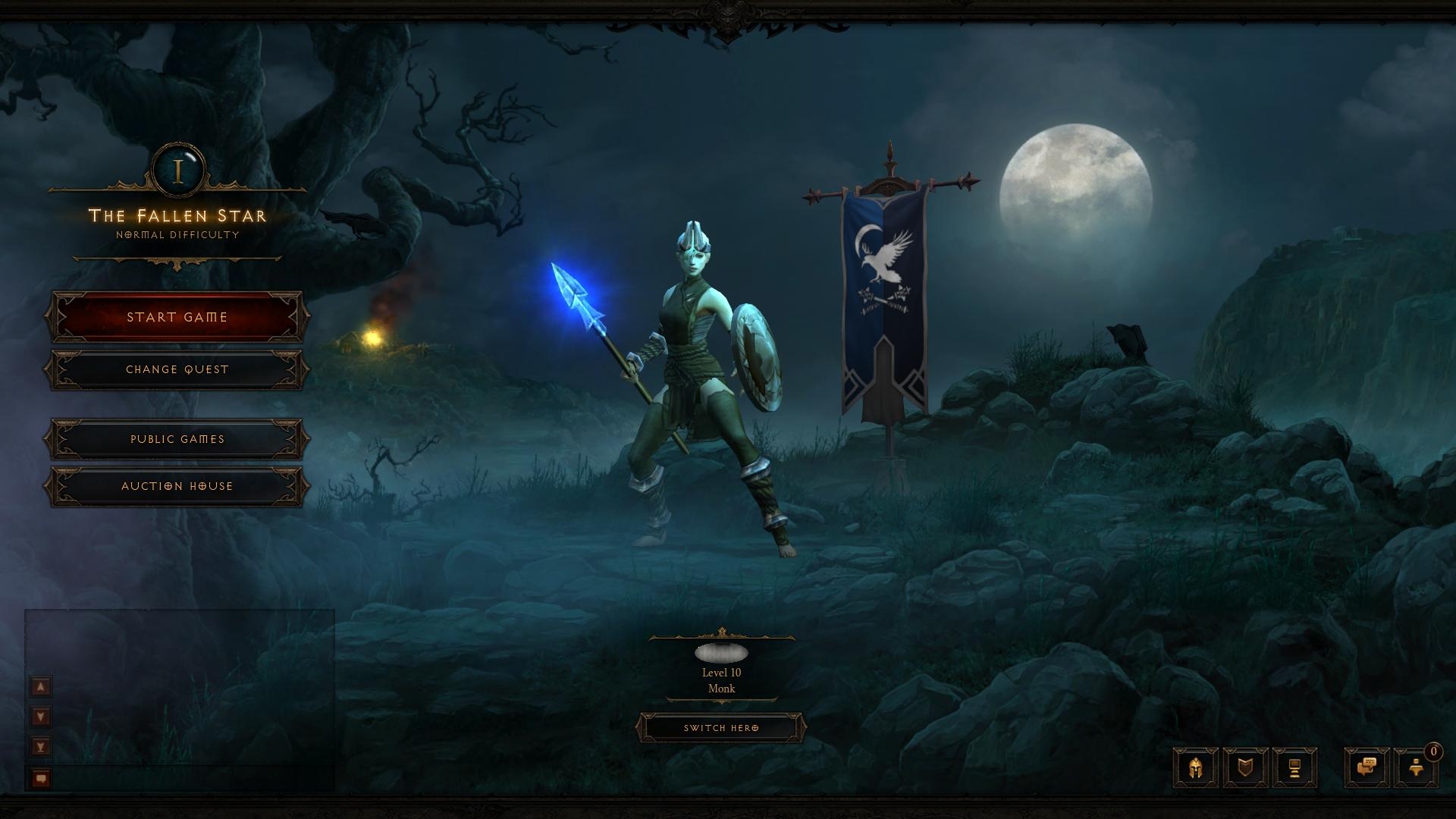This screenshot has width=1456, height=819.
Task: Click the Start Game button
Action: pos(177,317)
